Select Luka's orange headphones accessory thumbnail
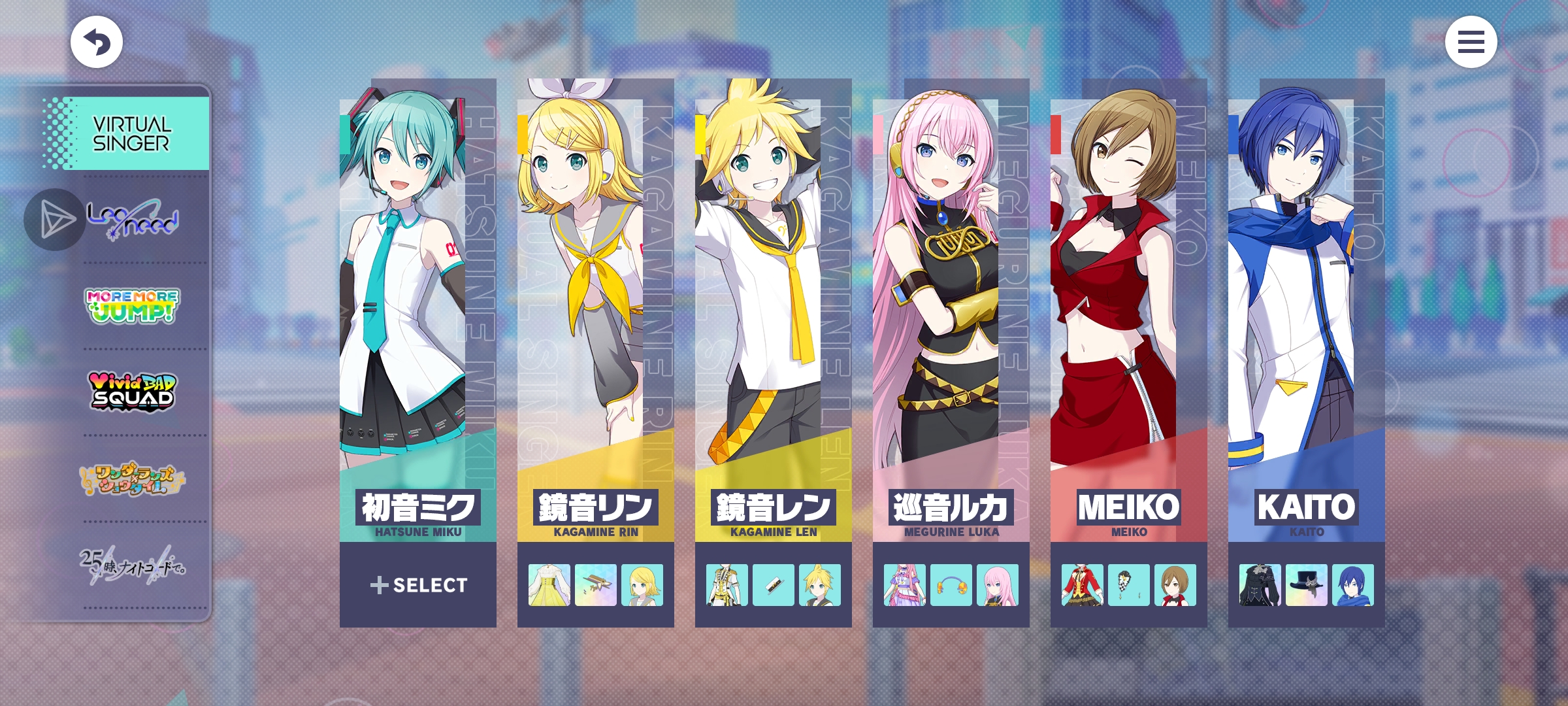The height and width of the screenshot is (706, 1568). (x=951, y=585)
